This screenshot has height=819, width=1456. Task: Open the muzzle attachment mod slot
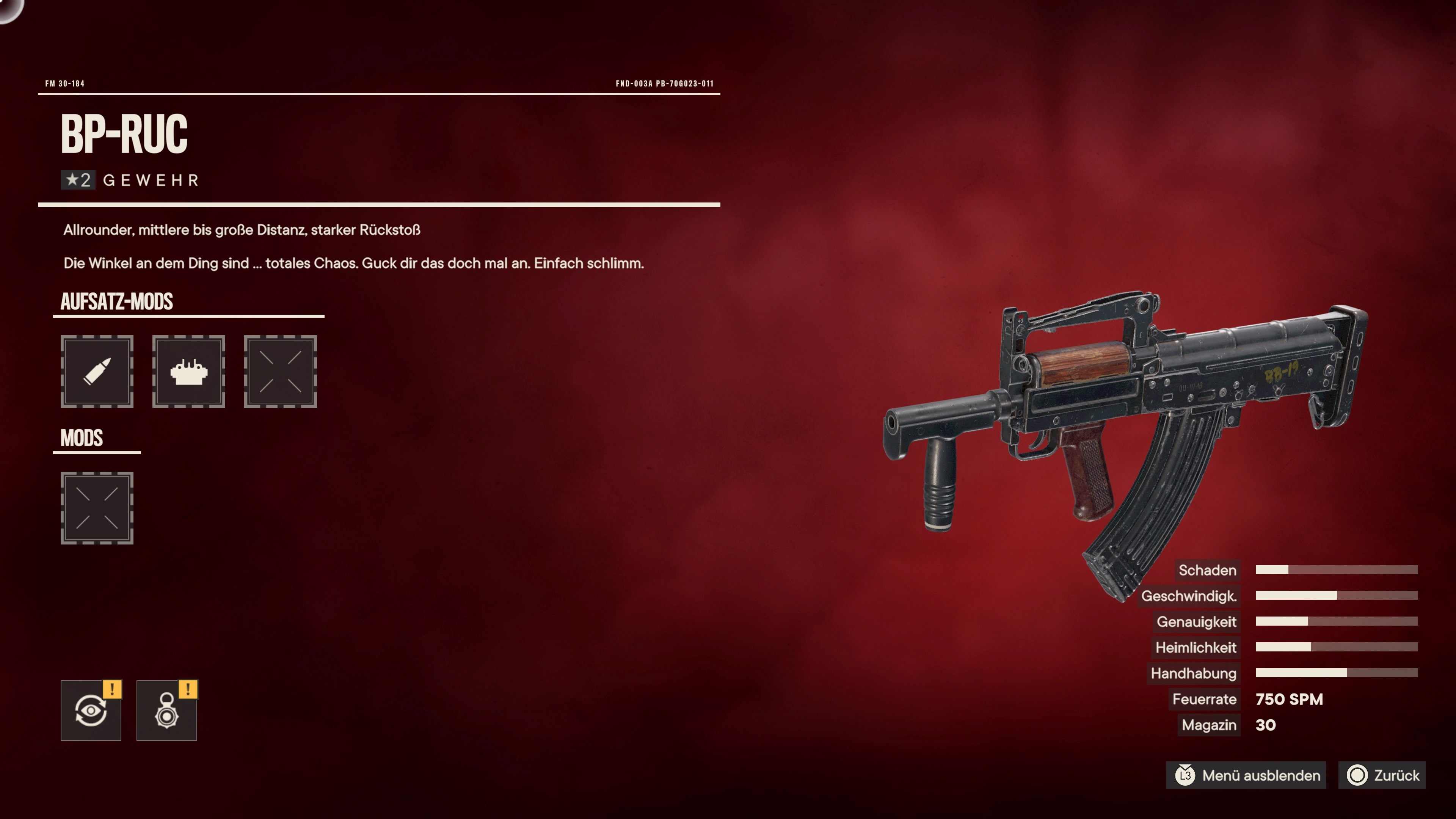click(188, 371)
